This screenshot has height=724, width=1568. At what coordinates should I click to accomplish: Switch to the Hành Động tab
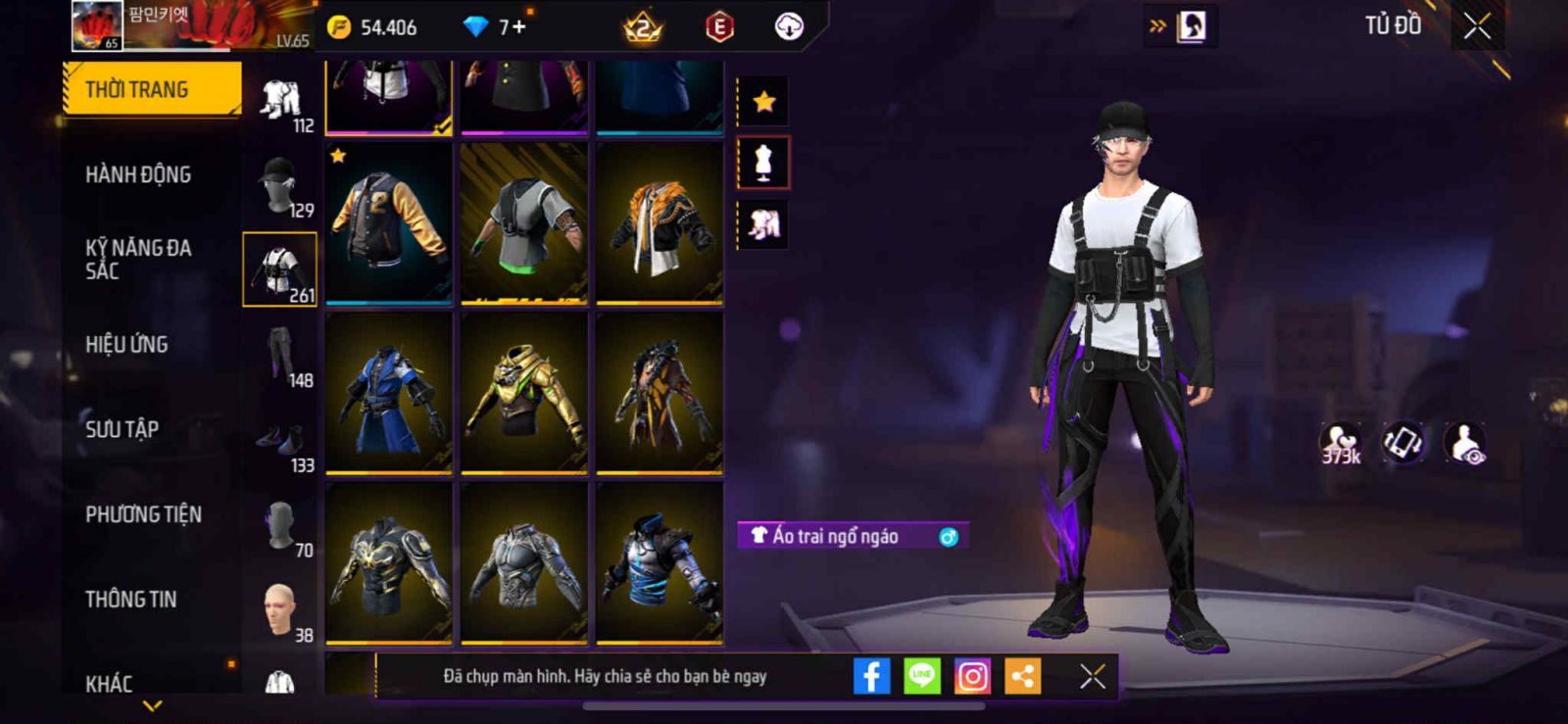click(x=138, y=175)
